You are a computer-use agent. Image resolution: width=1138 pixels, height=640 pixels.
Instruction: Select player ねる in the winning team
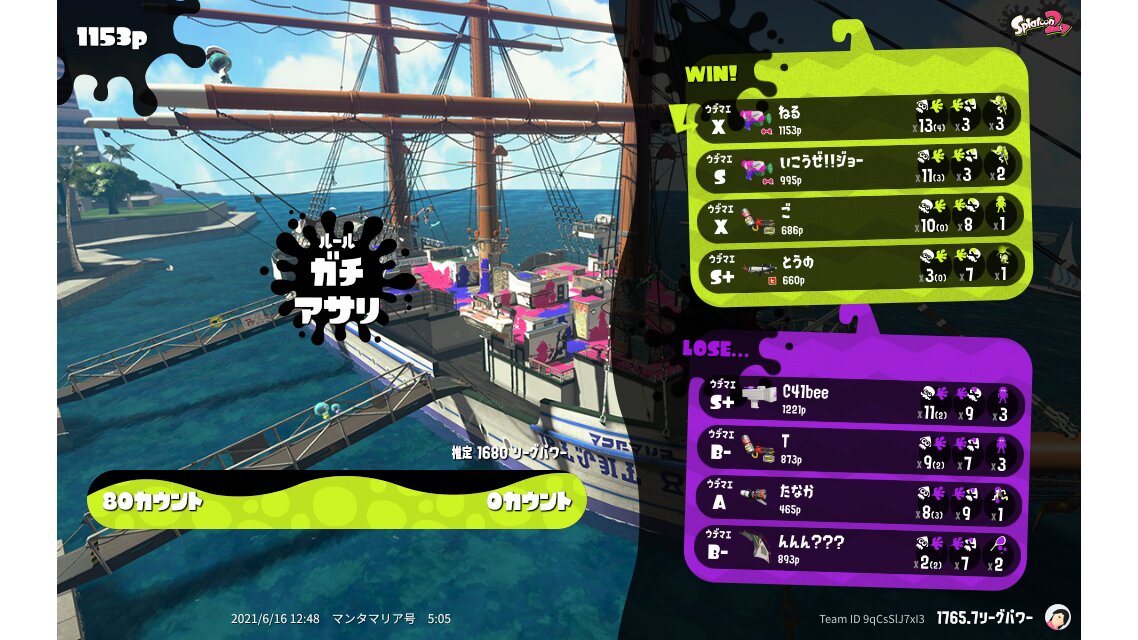click(x=858, y=116)
